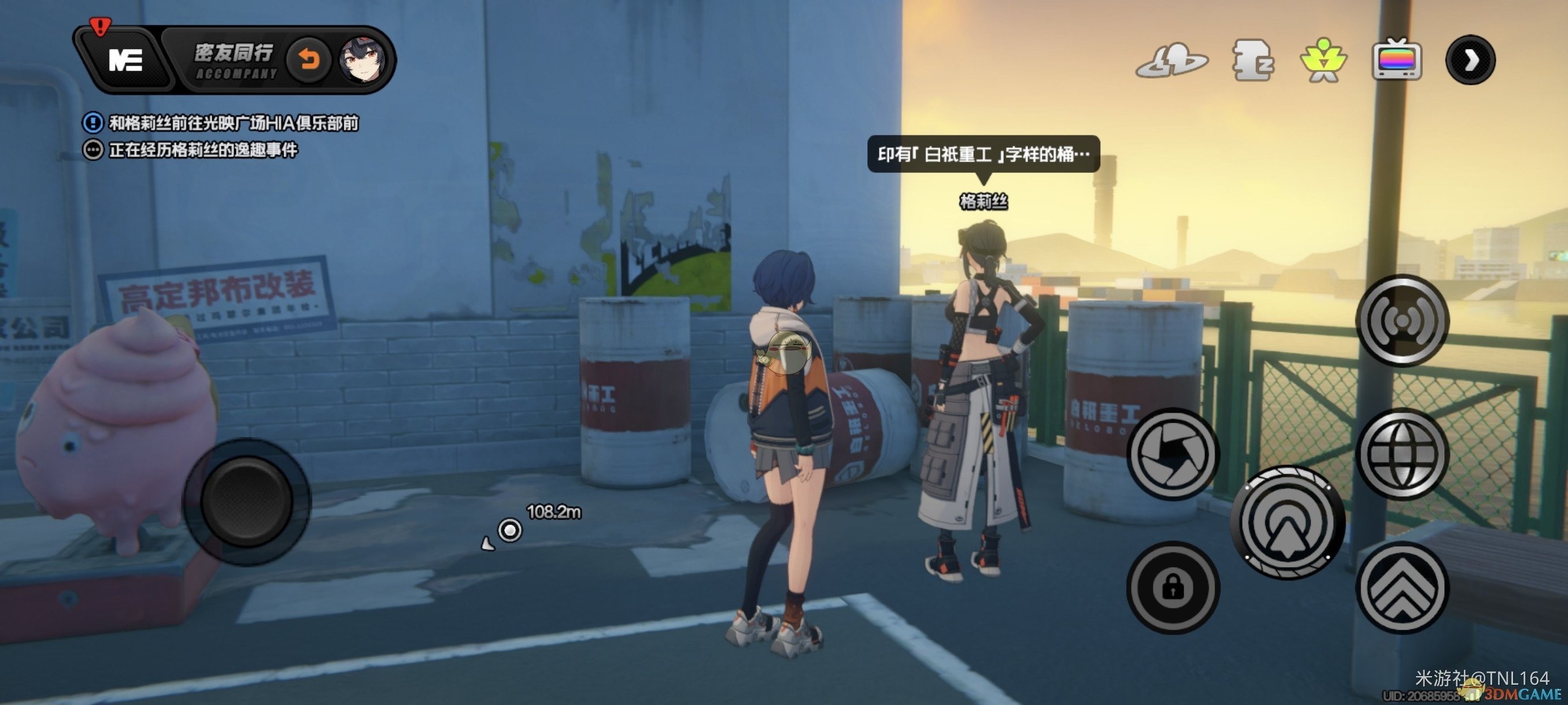Expand the top-right arrow menu
Image resolution: width=1568 pixels, height=705 pixels.
1471,60
